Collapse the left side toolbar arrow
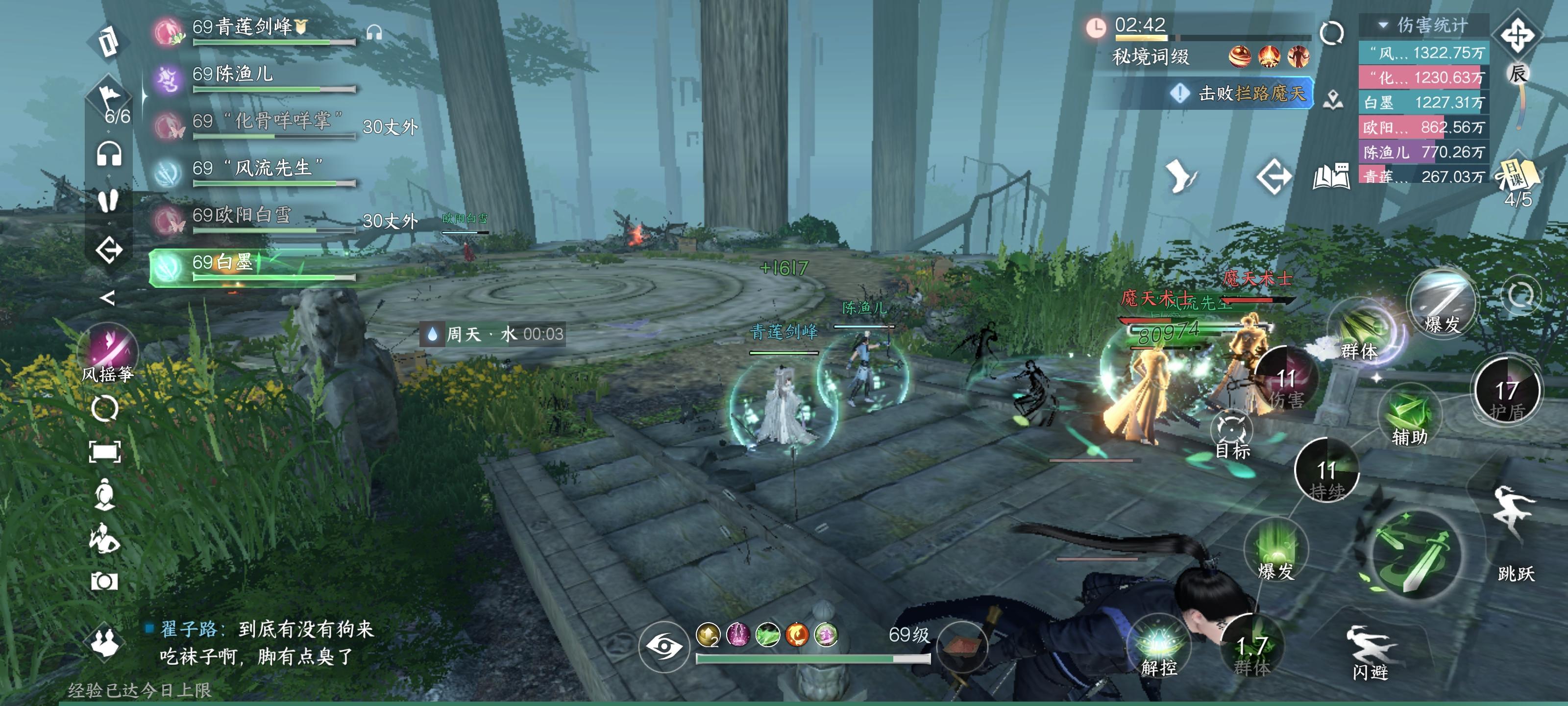This screenshot has width=1568, height=706. point(107,298)
